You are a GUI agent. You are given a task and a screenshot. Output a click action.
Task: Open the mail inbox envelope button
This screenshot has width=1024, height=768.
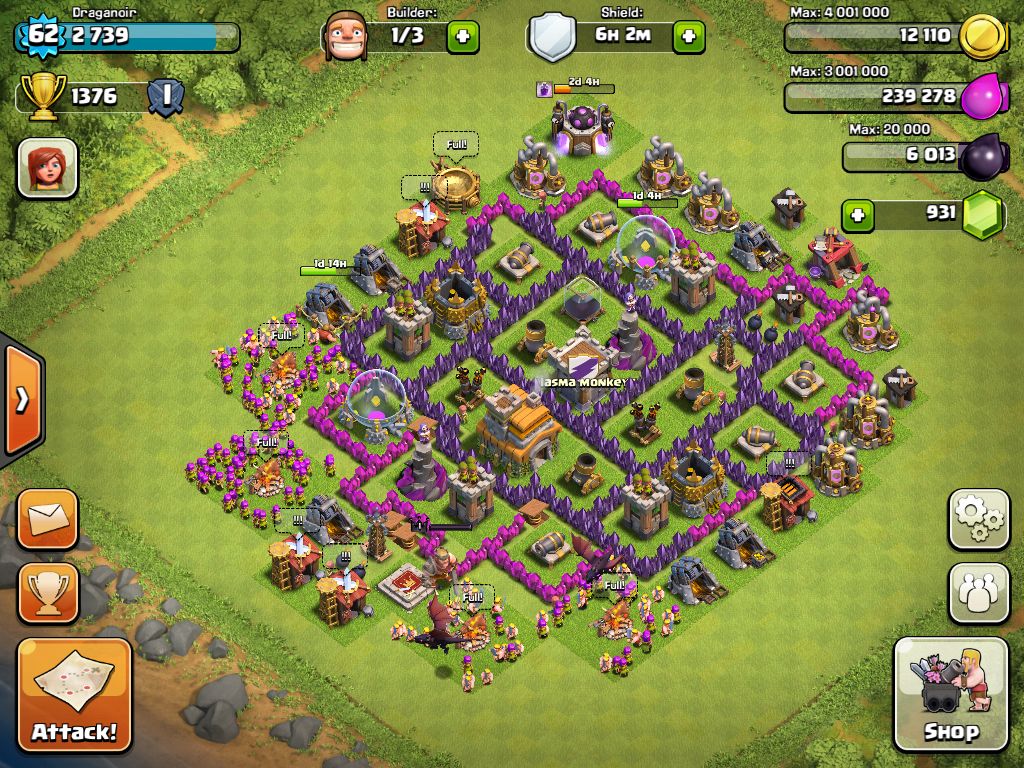pyautogui.click(x=47, y=519)
